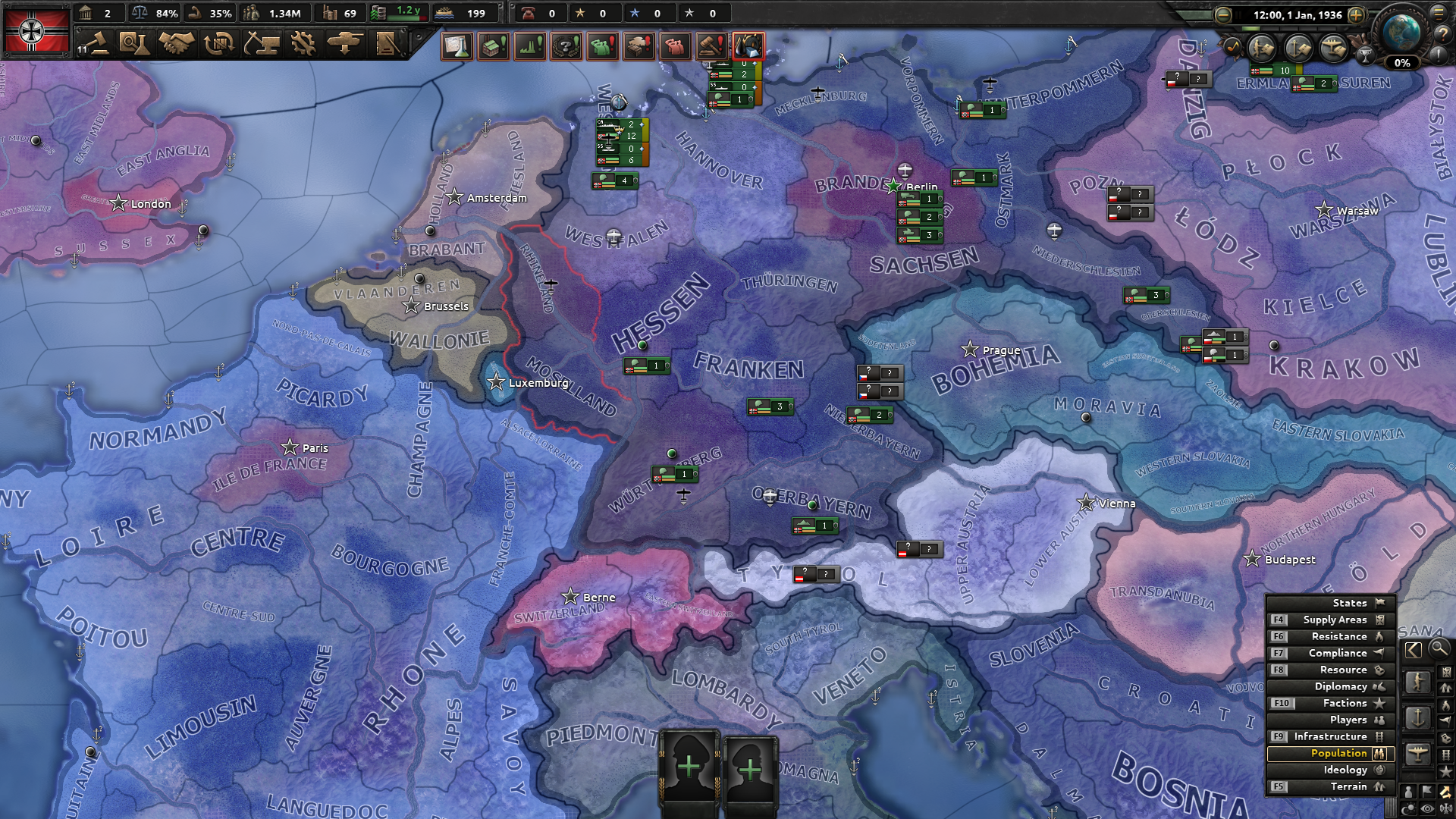Click the German flag in top left
Image resolution: width=1456 pixels, height=819 pixels.
pos(36,30)
